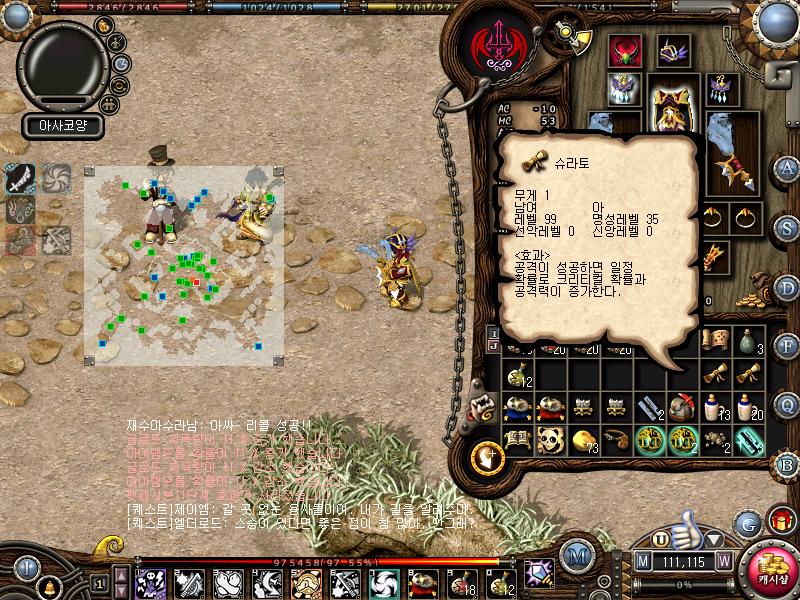
Task: Select the panda skull inventory item
Action: click(x=548, y=438)
